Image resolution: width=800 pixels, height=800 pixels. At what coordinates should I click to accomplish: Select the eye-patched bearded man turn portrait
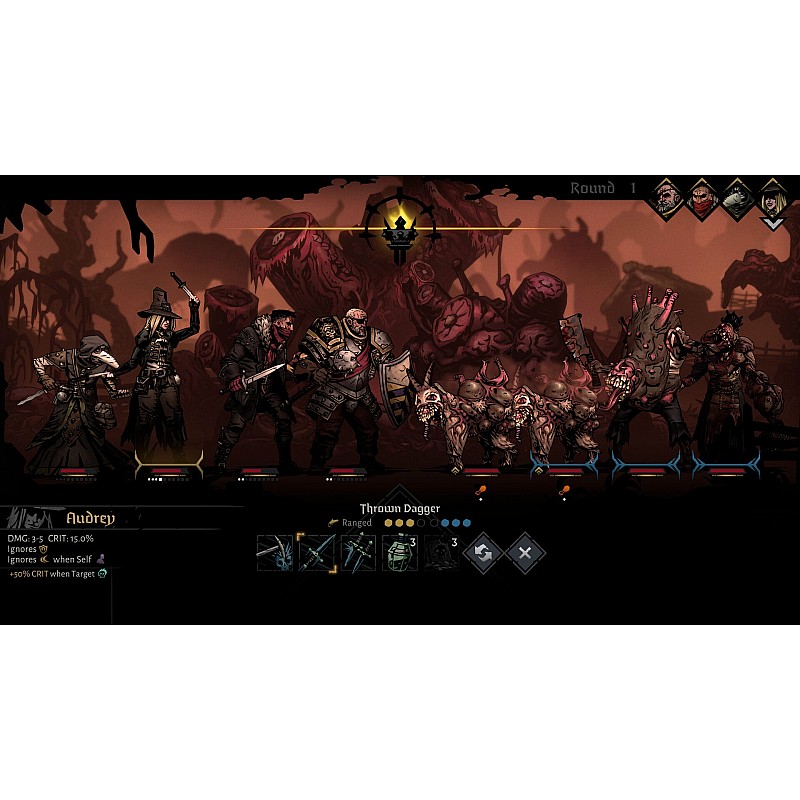(666, 198)
